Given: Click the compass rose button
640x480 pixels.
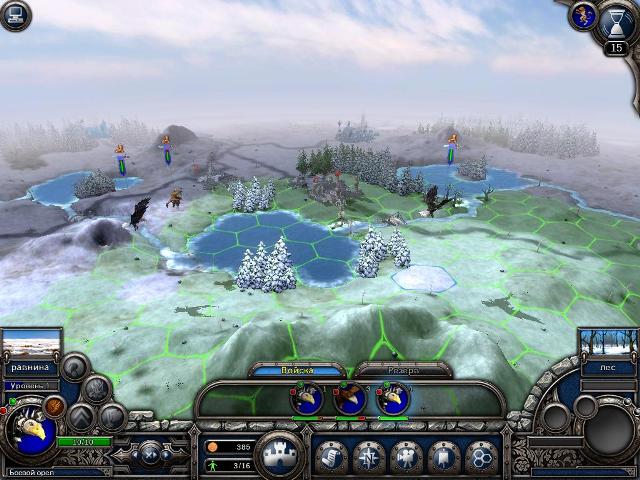Looking at the screenshot, I should pyautogui.click(x=368, y=456).
